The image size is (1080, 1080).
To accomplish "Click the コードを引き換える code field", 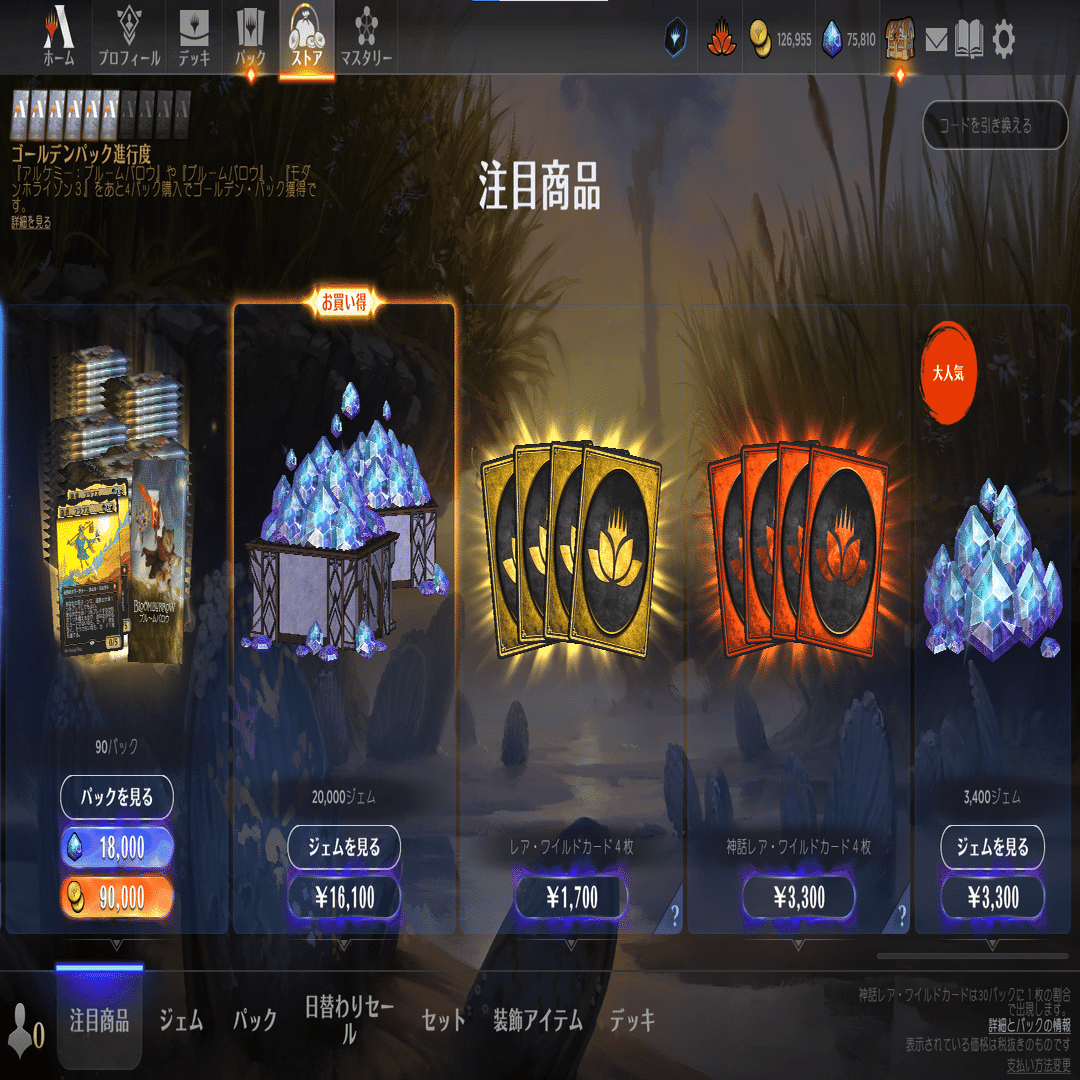I will tap(995, 126).
